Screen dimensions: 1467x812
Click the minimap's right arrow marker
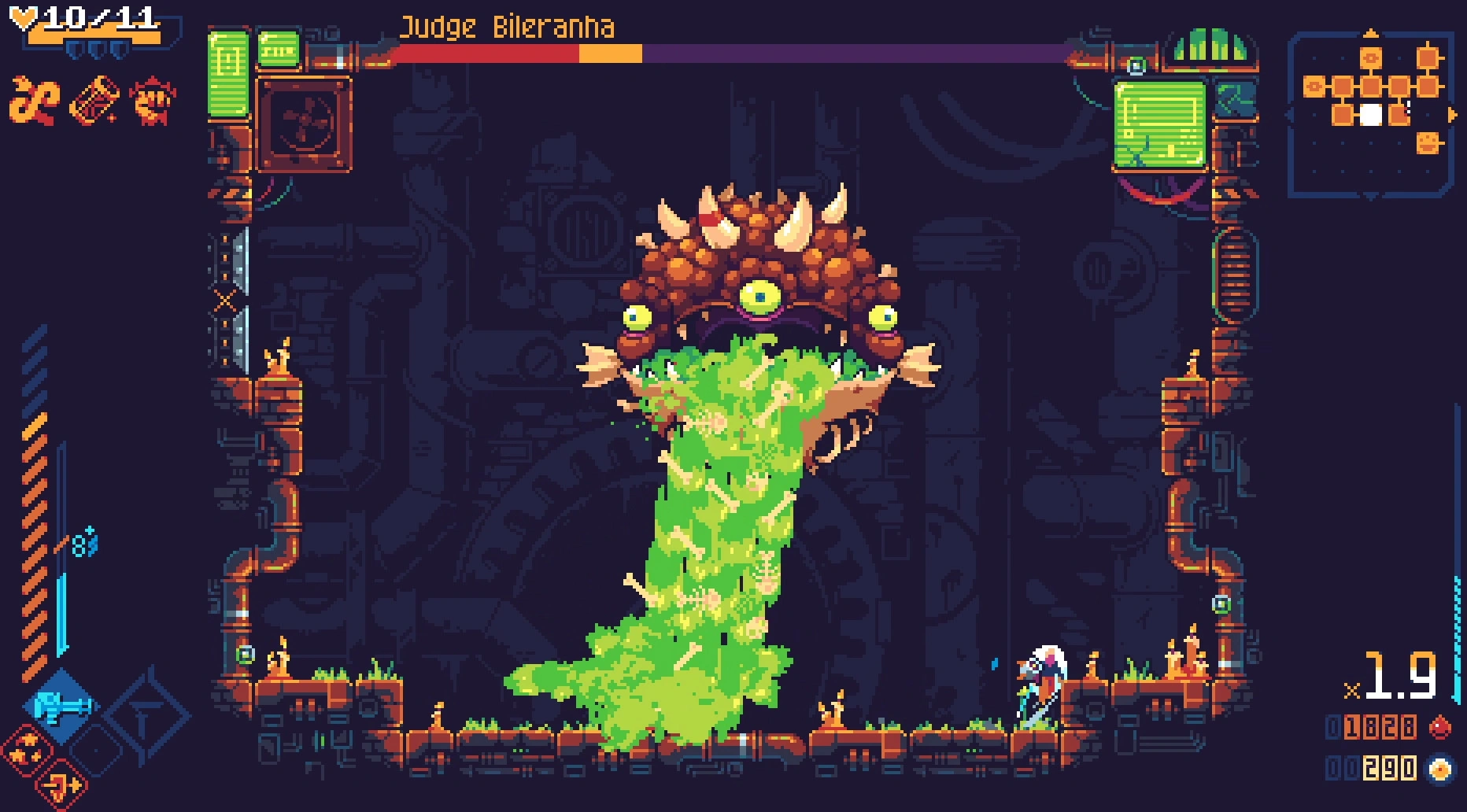click(1452, 115)
